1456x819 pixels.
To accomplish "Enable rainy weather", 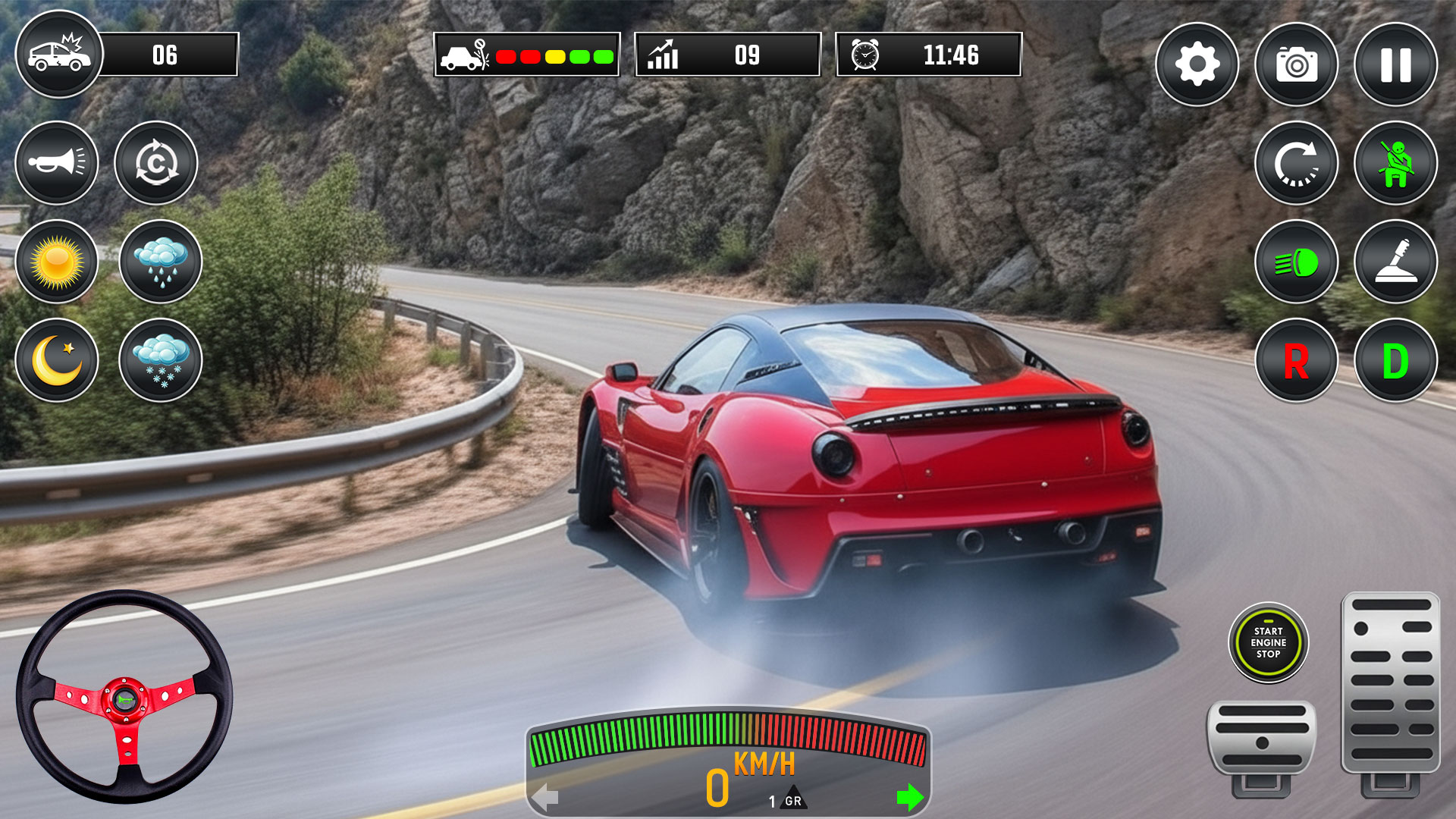I will click(x=161, y=262).
